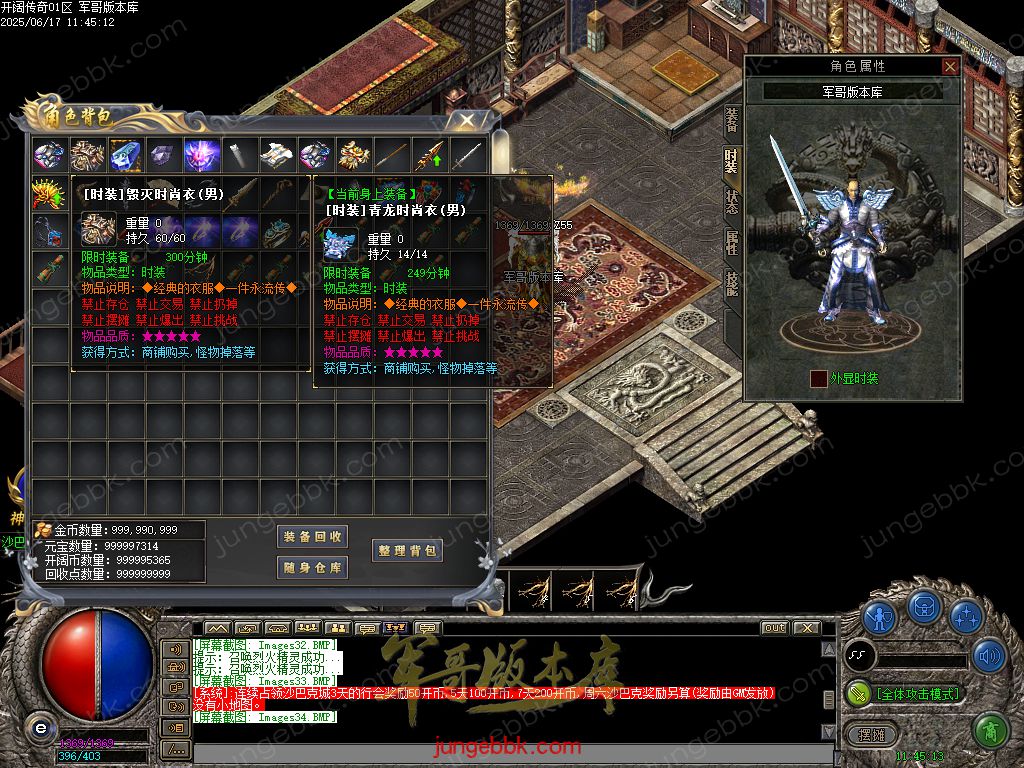The image size is (1024, 768).
Task: Click the round e button beside orb
Action: [x=40, y=727]
